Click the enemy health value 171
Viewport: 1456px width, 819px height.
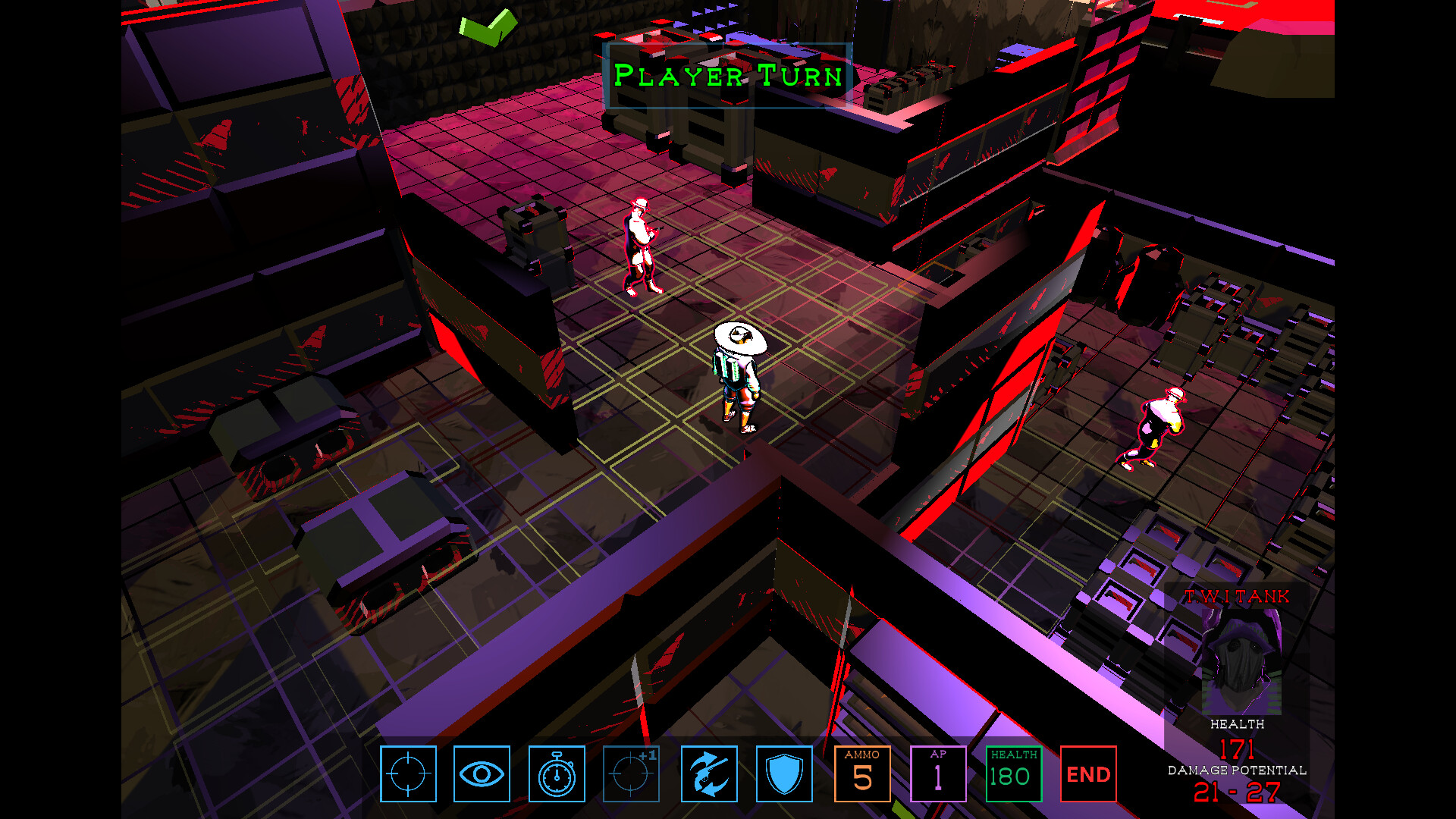click(x=1238, y=749)
